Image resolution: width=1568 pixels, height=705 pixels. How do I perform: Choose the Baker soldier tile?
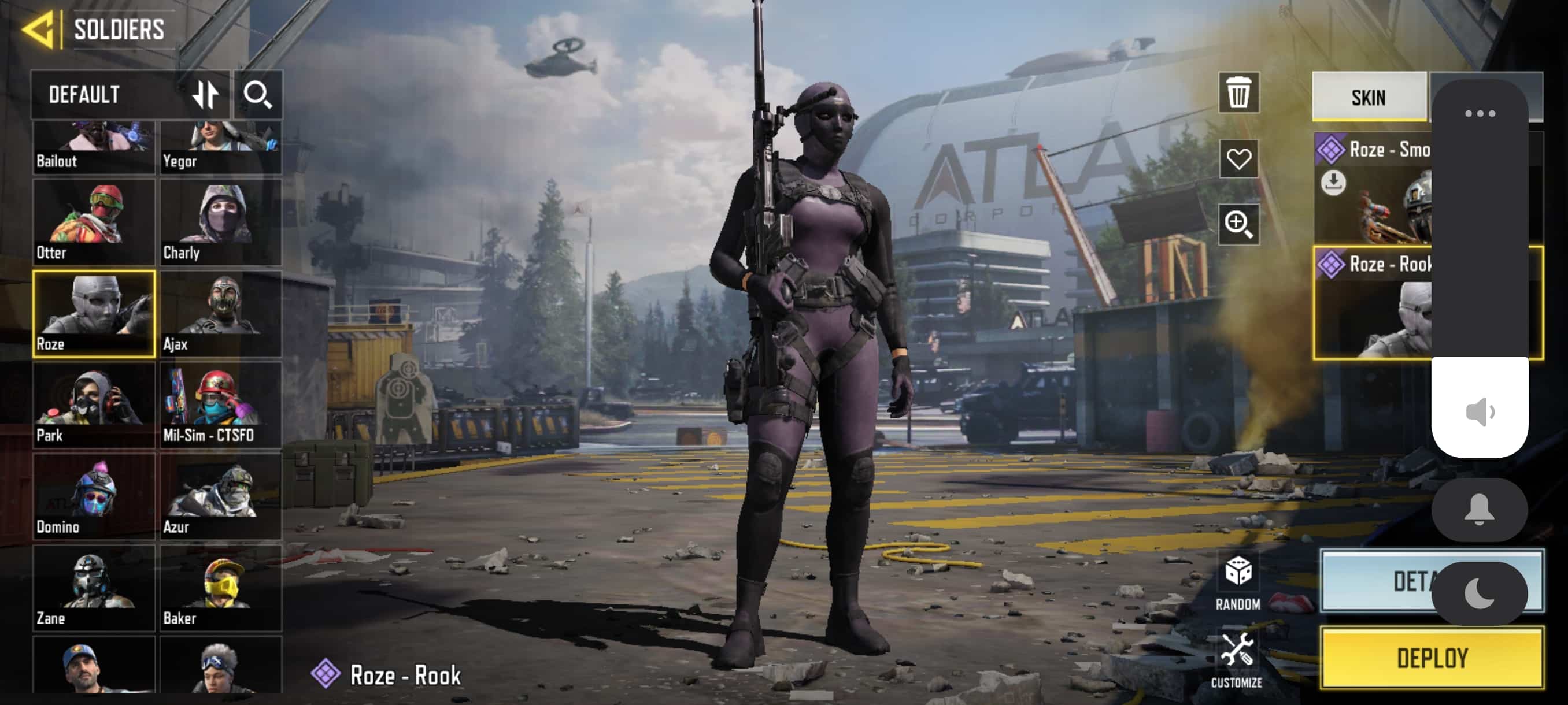coord(220,588)
